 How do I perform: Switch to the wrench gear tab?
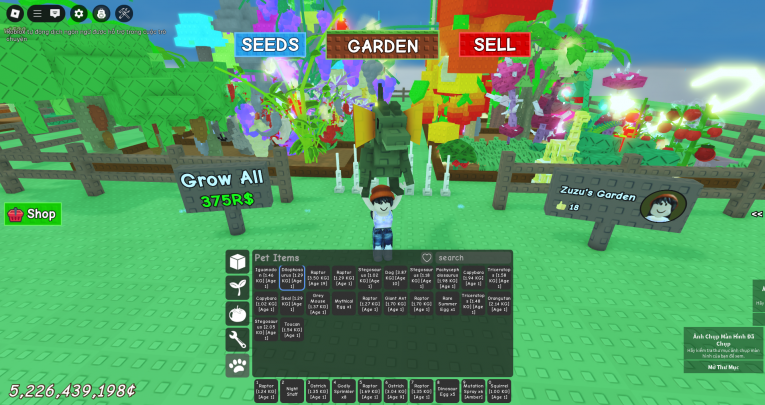(237, 339)
